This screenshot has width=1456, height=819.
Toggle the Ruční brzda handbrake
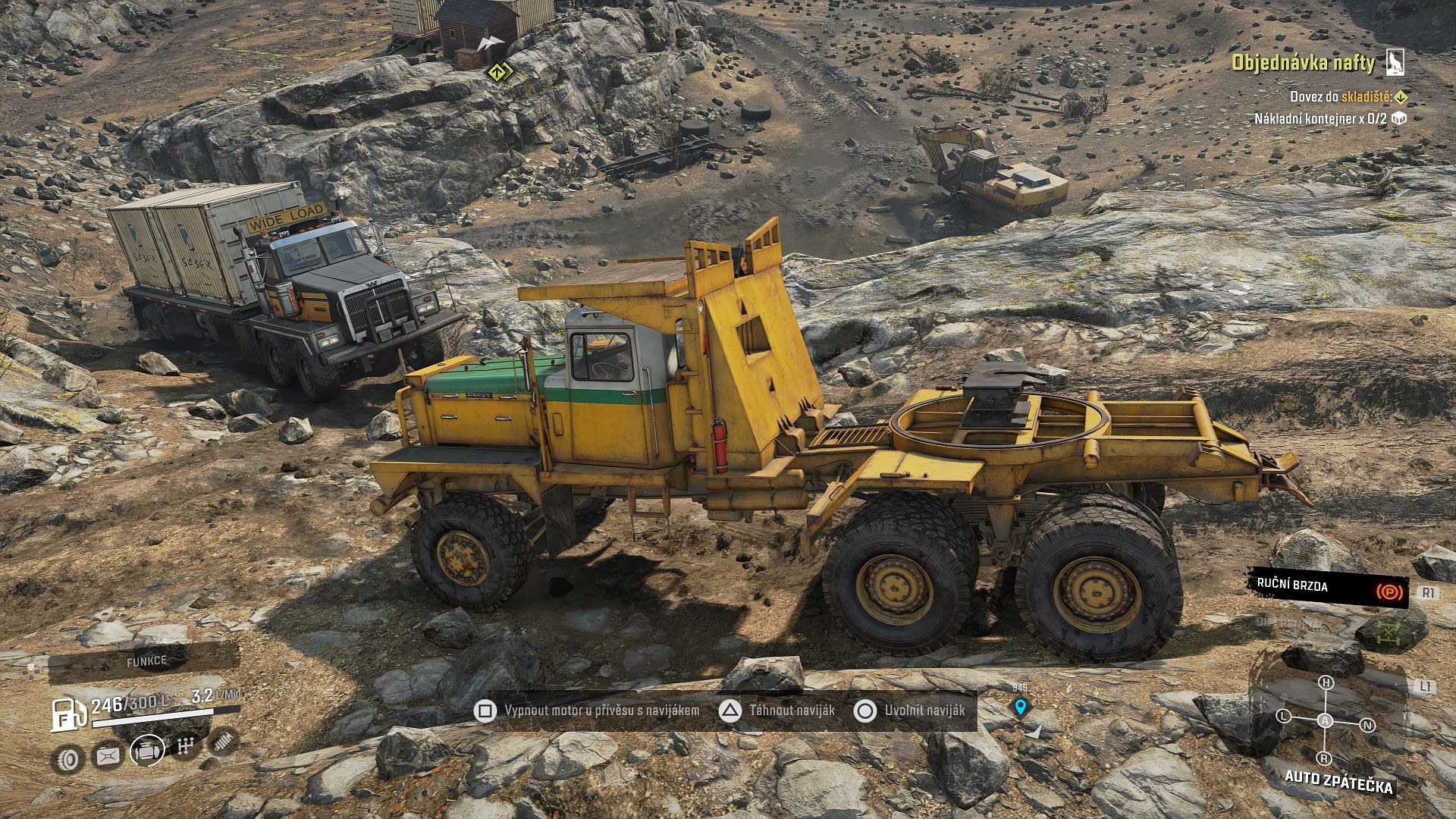(1329, 588)
